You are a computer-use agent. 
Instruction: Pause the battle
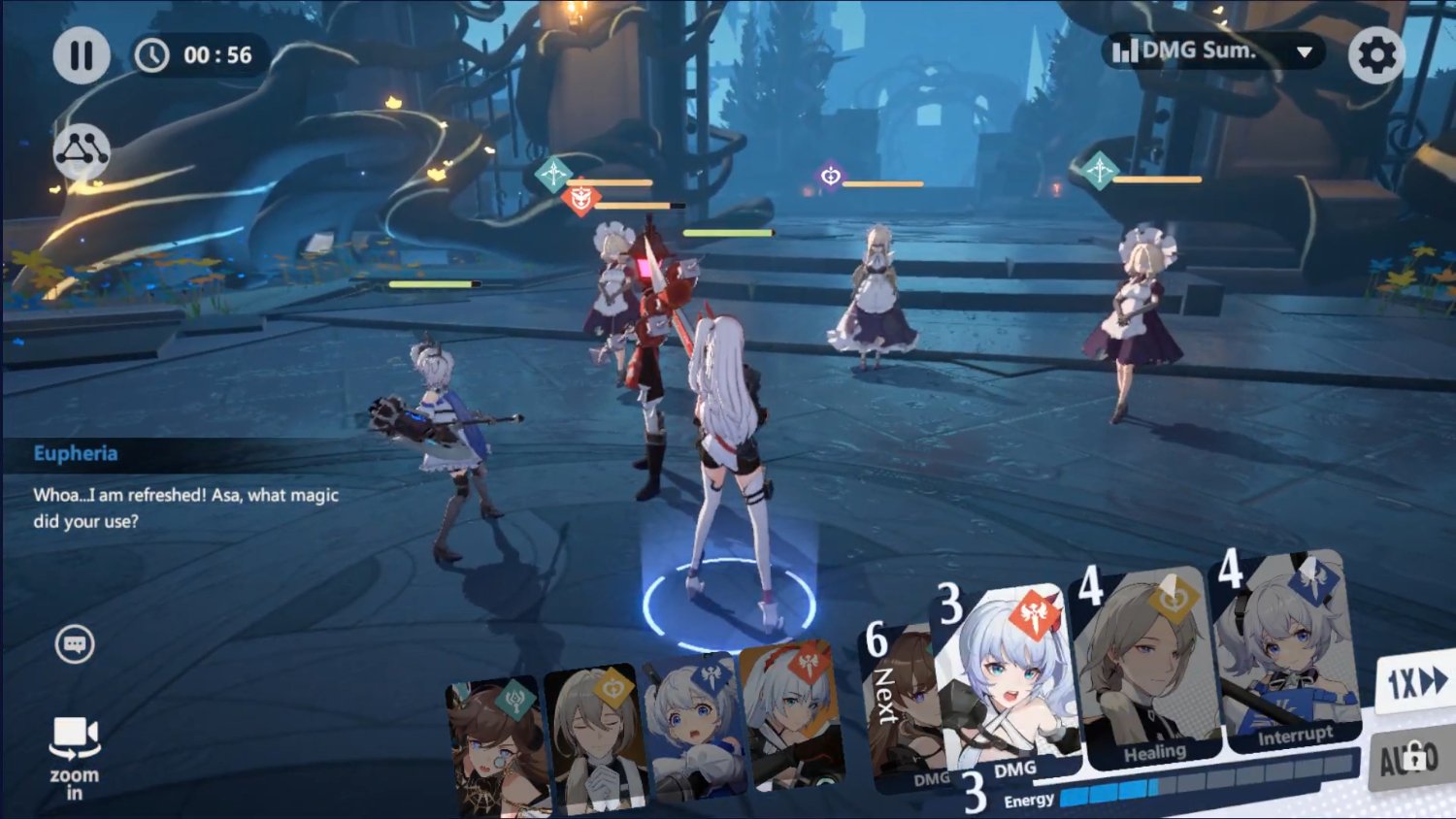pos(81,55)
